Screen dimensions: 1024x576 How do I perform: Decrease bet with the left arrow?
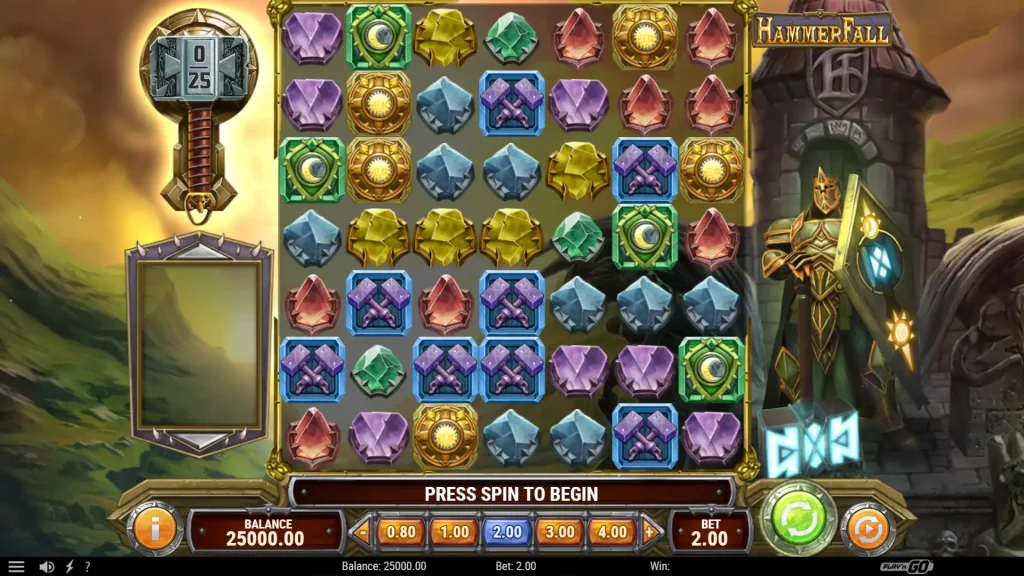point(362,532)
